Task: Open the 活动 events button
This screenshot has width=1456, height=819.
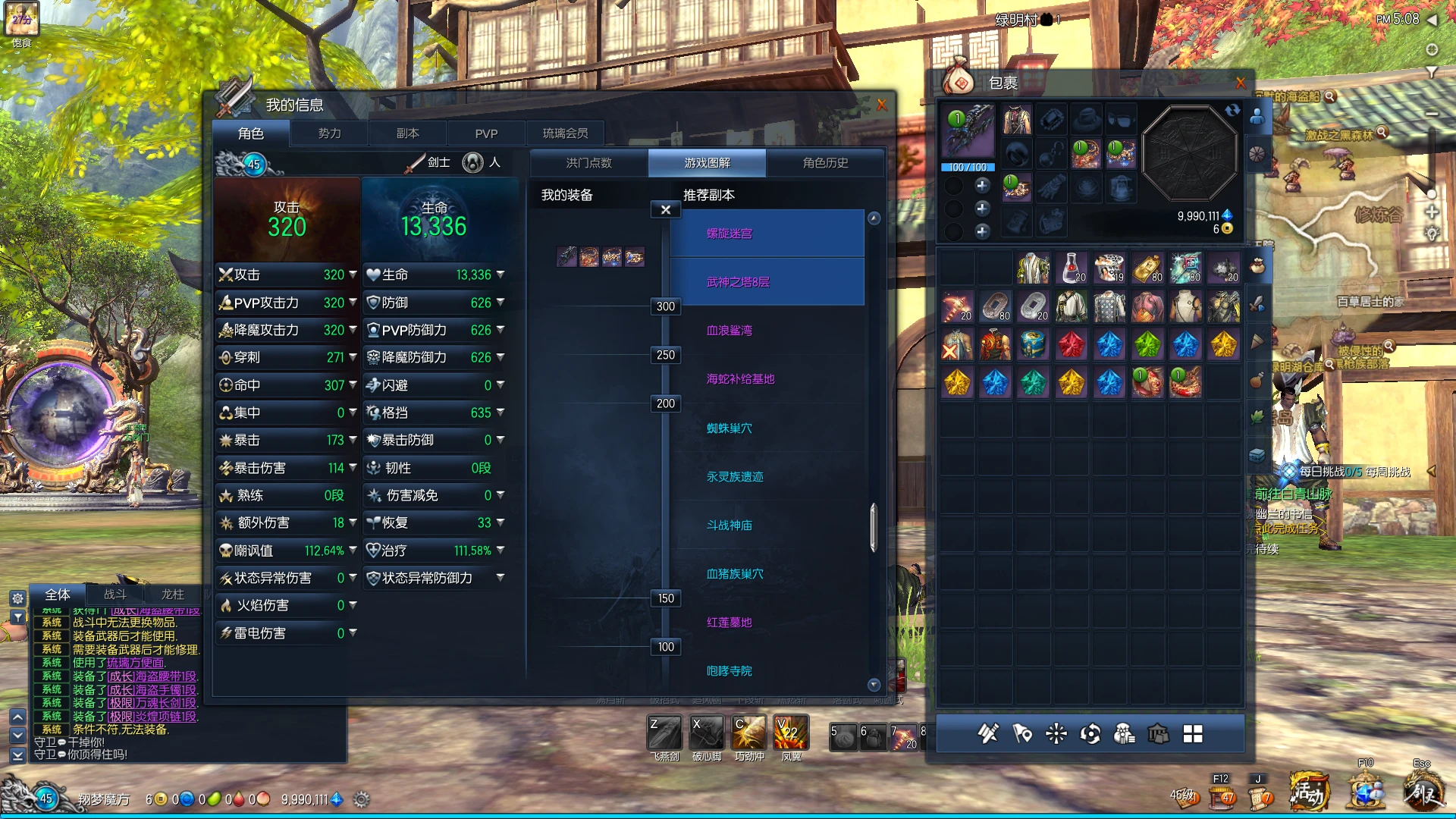Action: tap(1310, 793)
